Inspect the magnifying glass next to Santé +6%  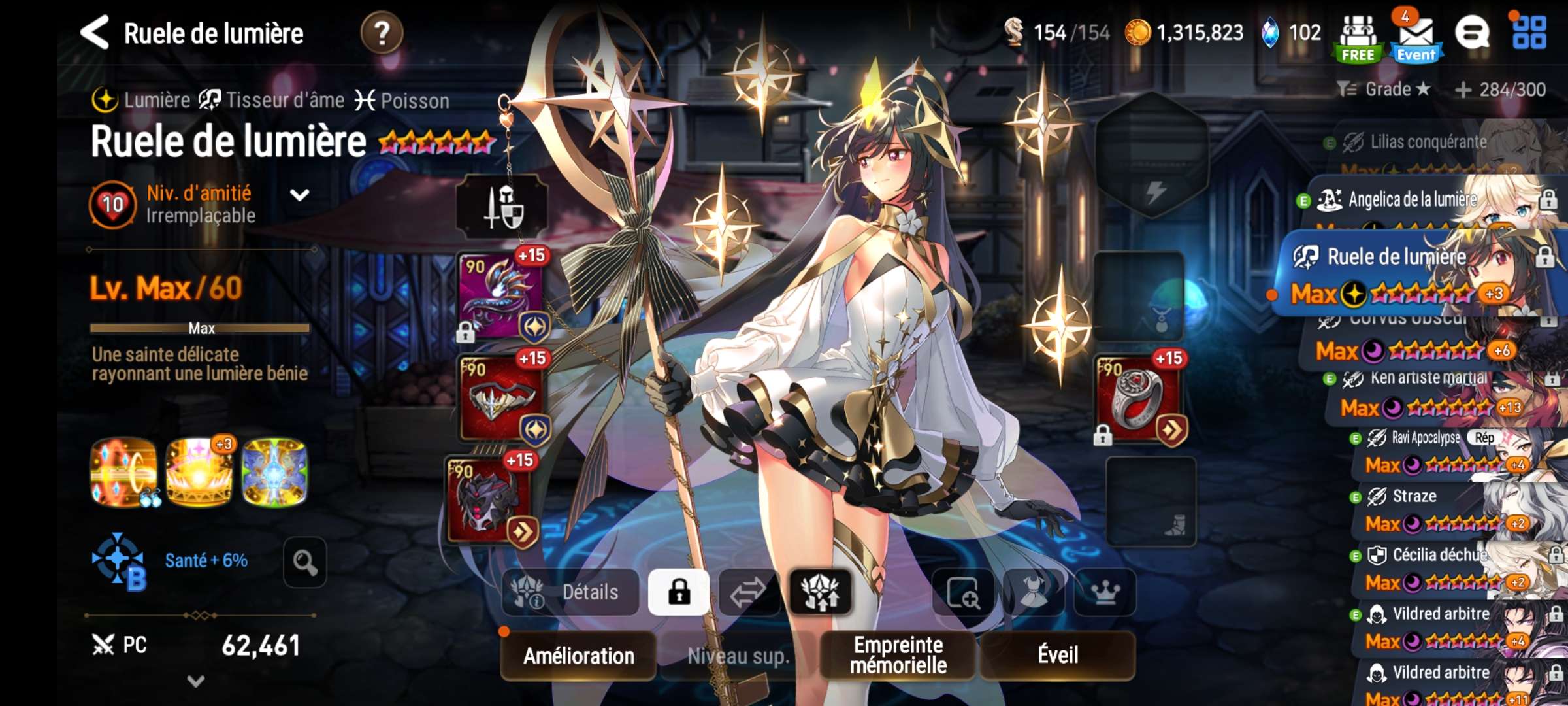(304, 562)
